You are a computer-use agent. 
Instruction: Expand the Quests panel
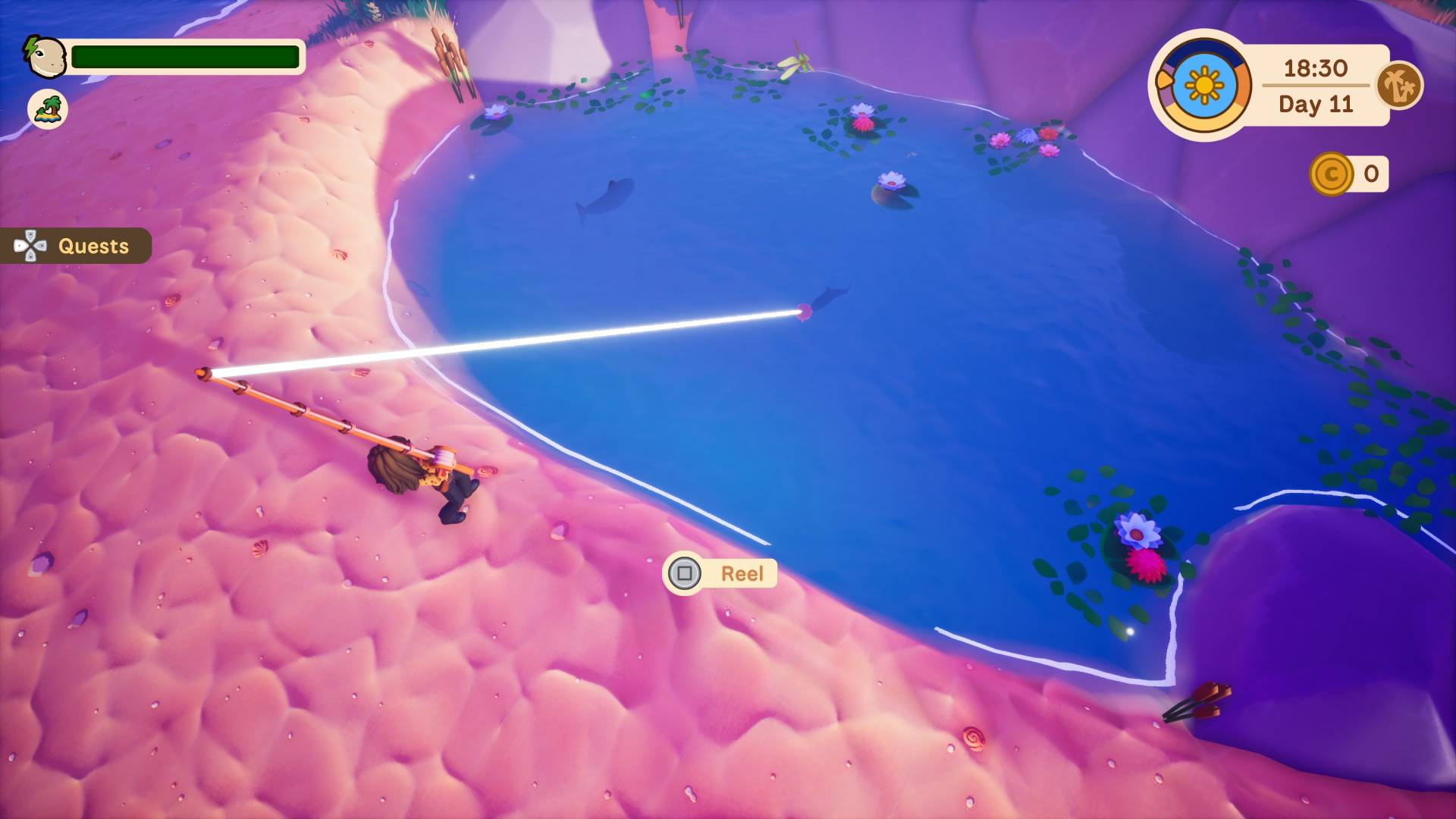91,245
